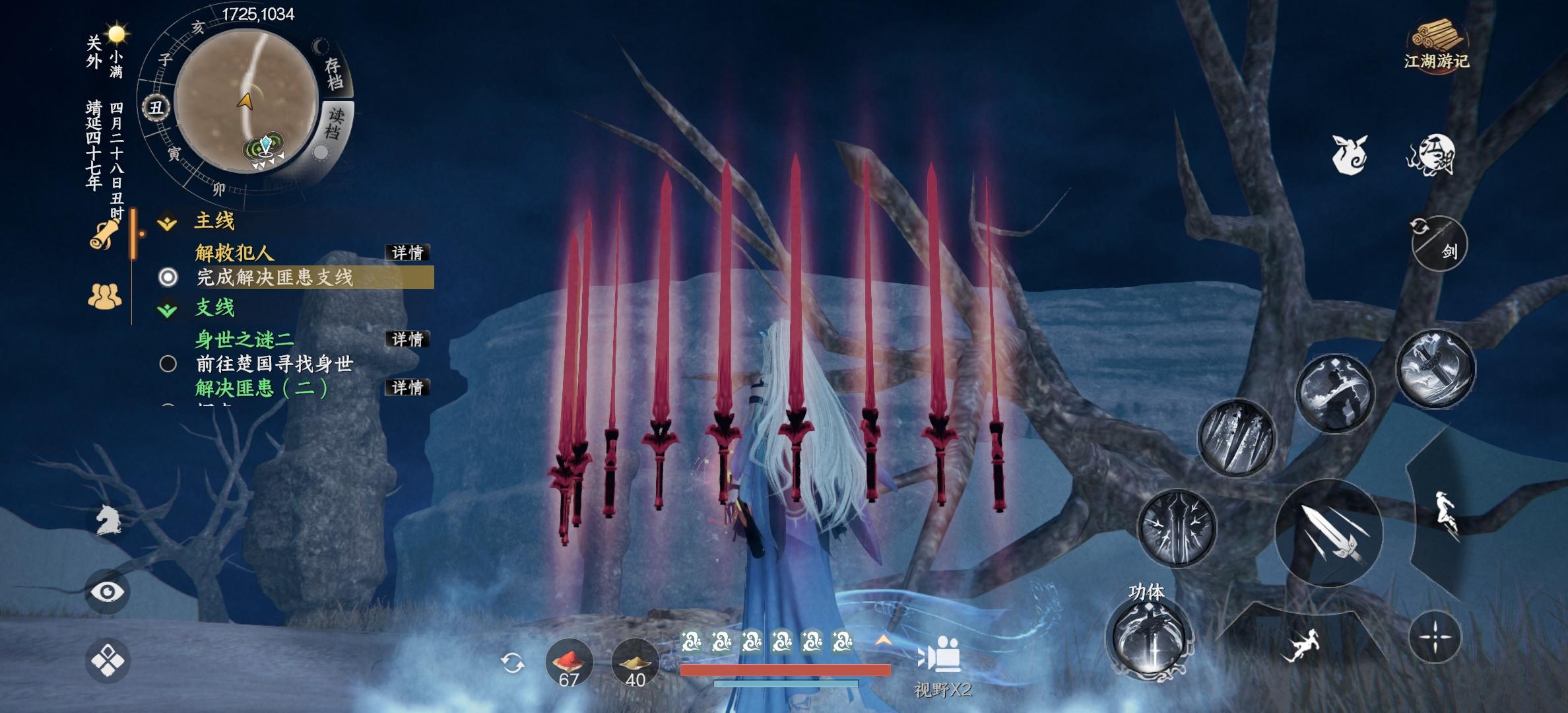
Task: Click the 读档 load button
Action: click(336, 123)
